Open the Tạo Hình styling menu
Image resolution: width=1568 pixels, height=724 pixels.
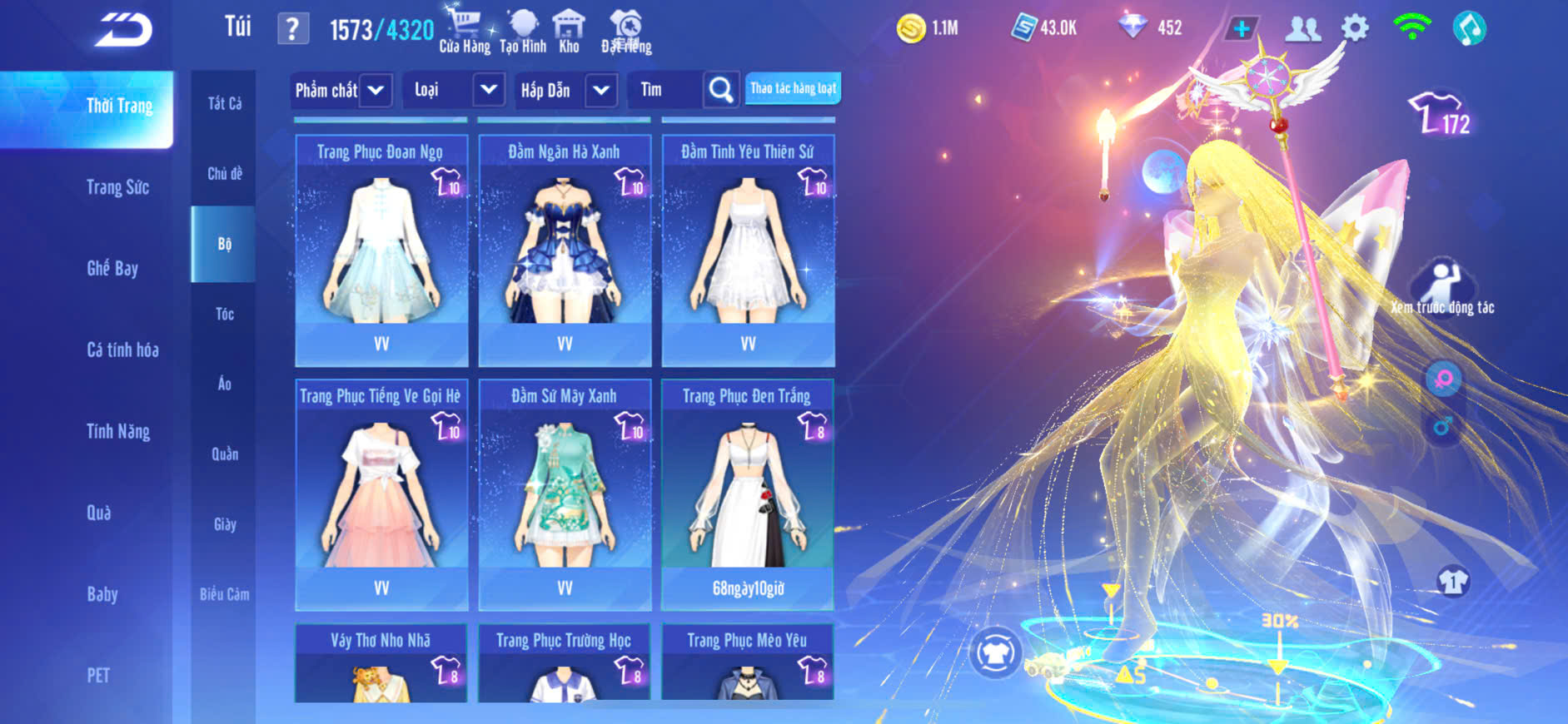click(523, 30)
